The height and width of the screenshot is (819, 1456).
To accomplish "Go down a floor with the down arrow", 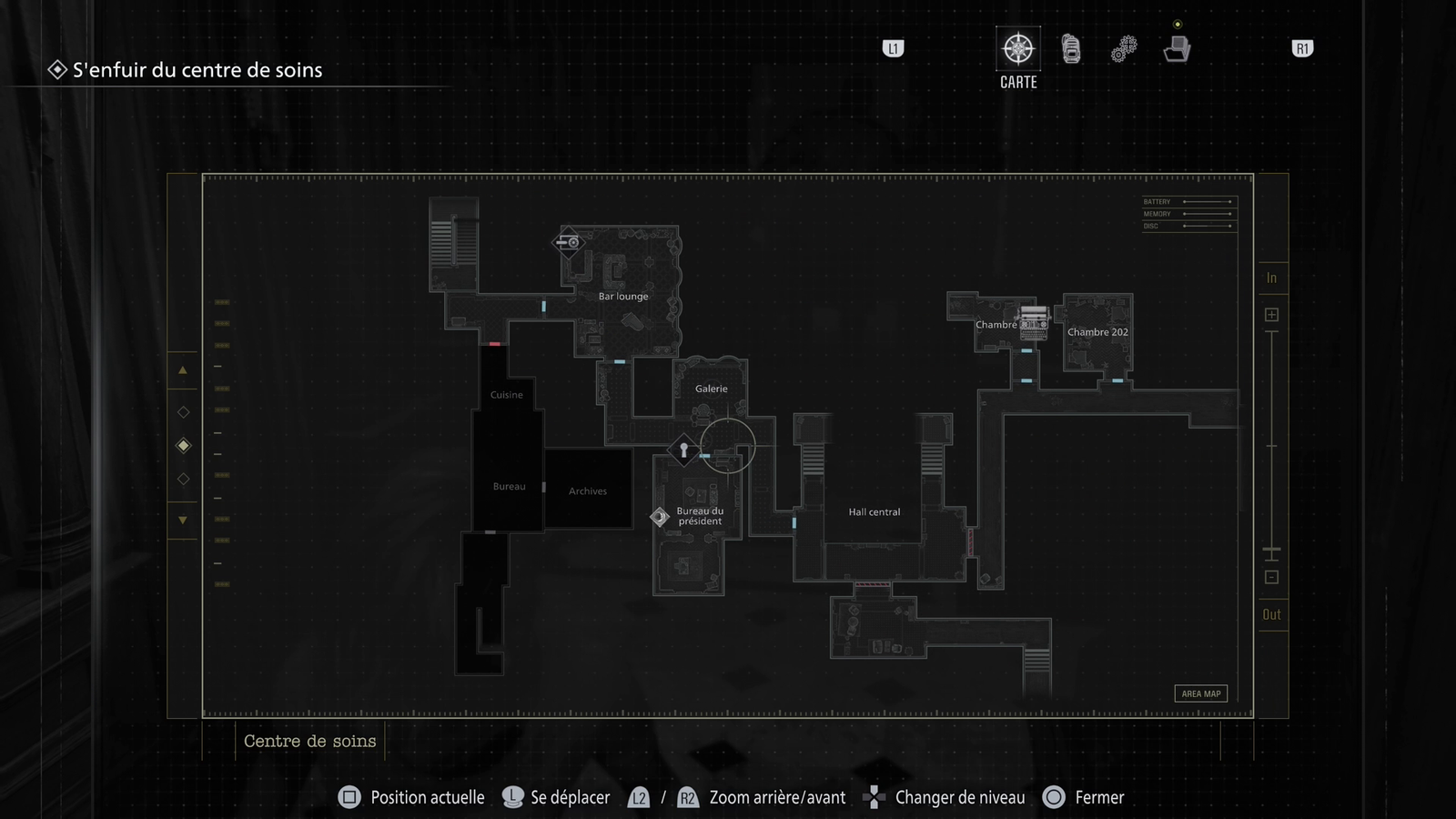I will [x=183, y=521].
